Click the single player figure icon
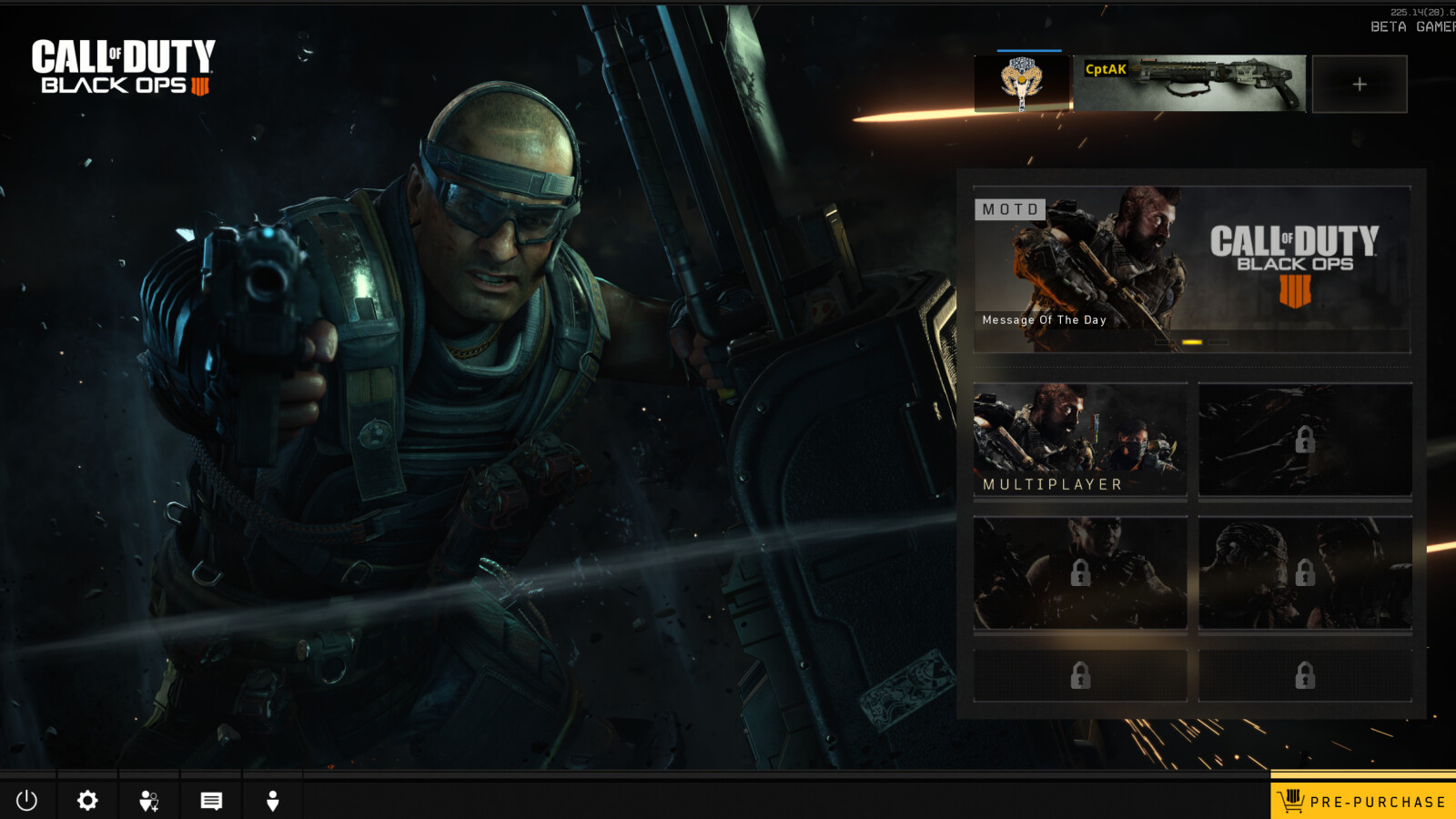This screenshot has width=1456, height=819. 272,801
